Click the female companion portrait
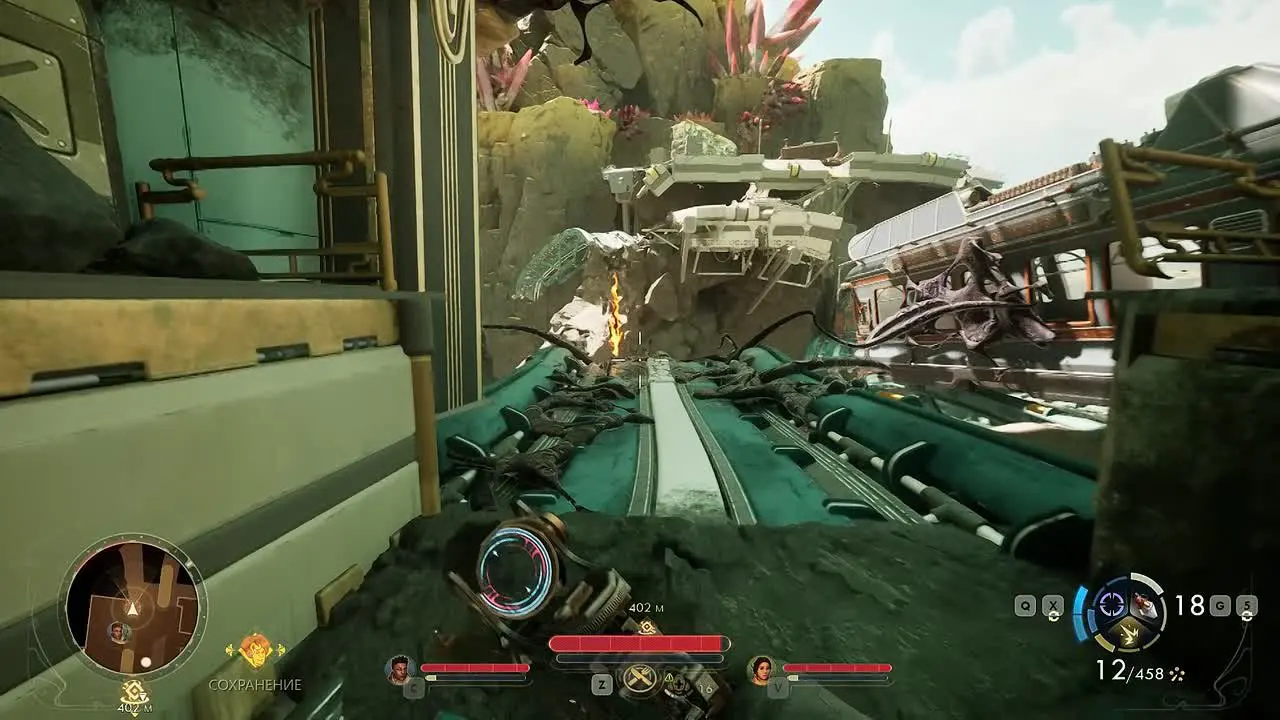This screenshot has width=1280, height=720. tap(762, 668)
